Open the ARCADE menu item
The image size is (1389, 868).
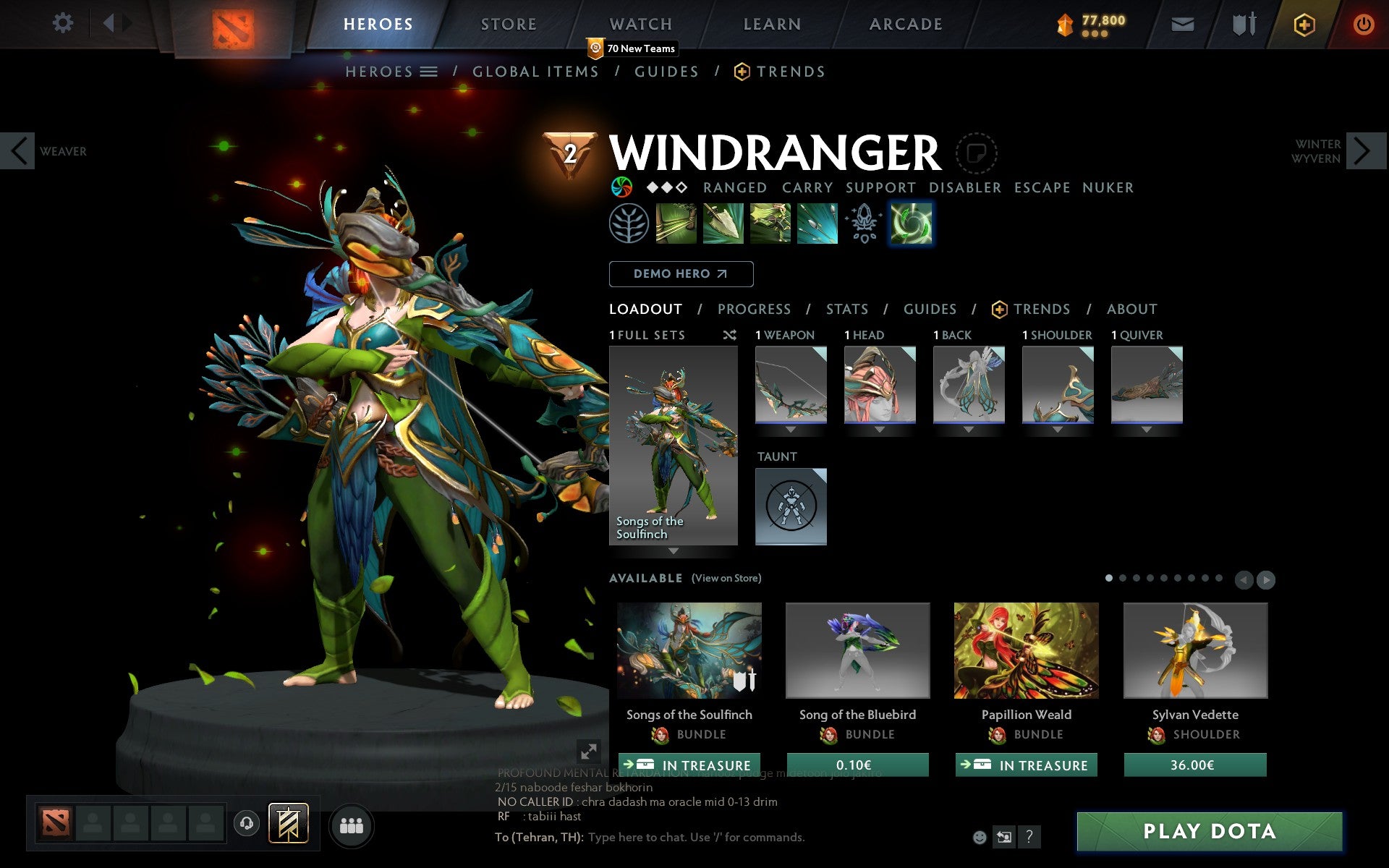click(905, 23)
